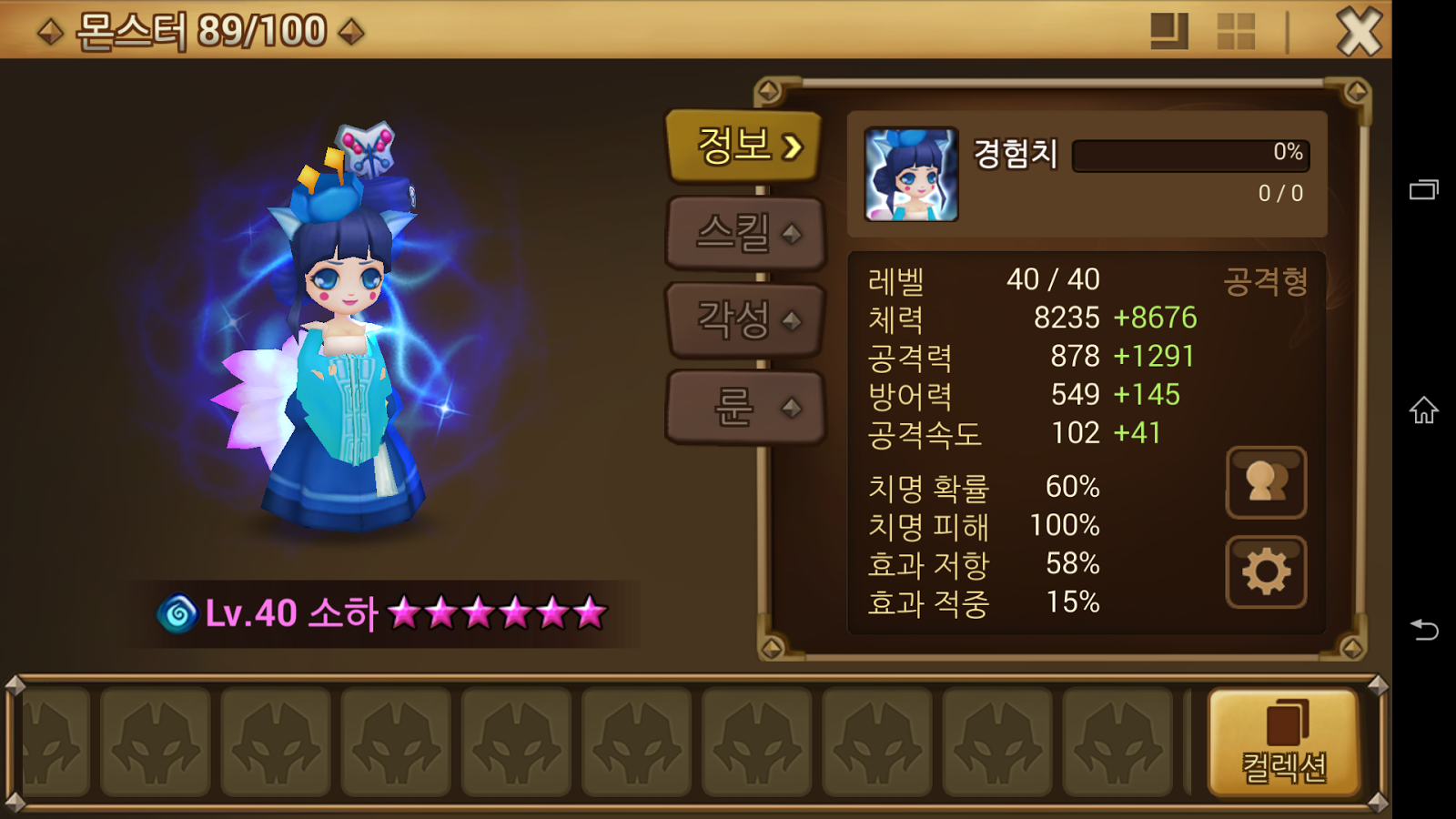Click the sixth star under the monster
Image resolution: width=1456 pixels, height=819 pixels.
click(x=589, y=612)
